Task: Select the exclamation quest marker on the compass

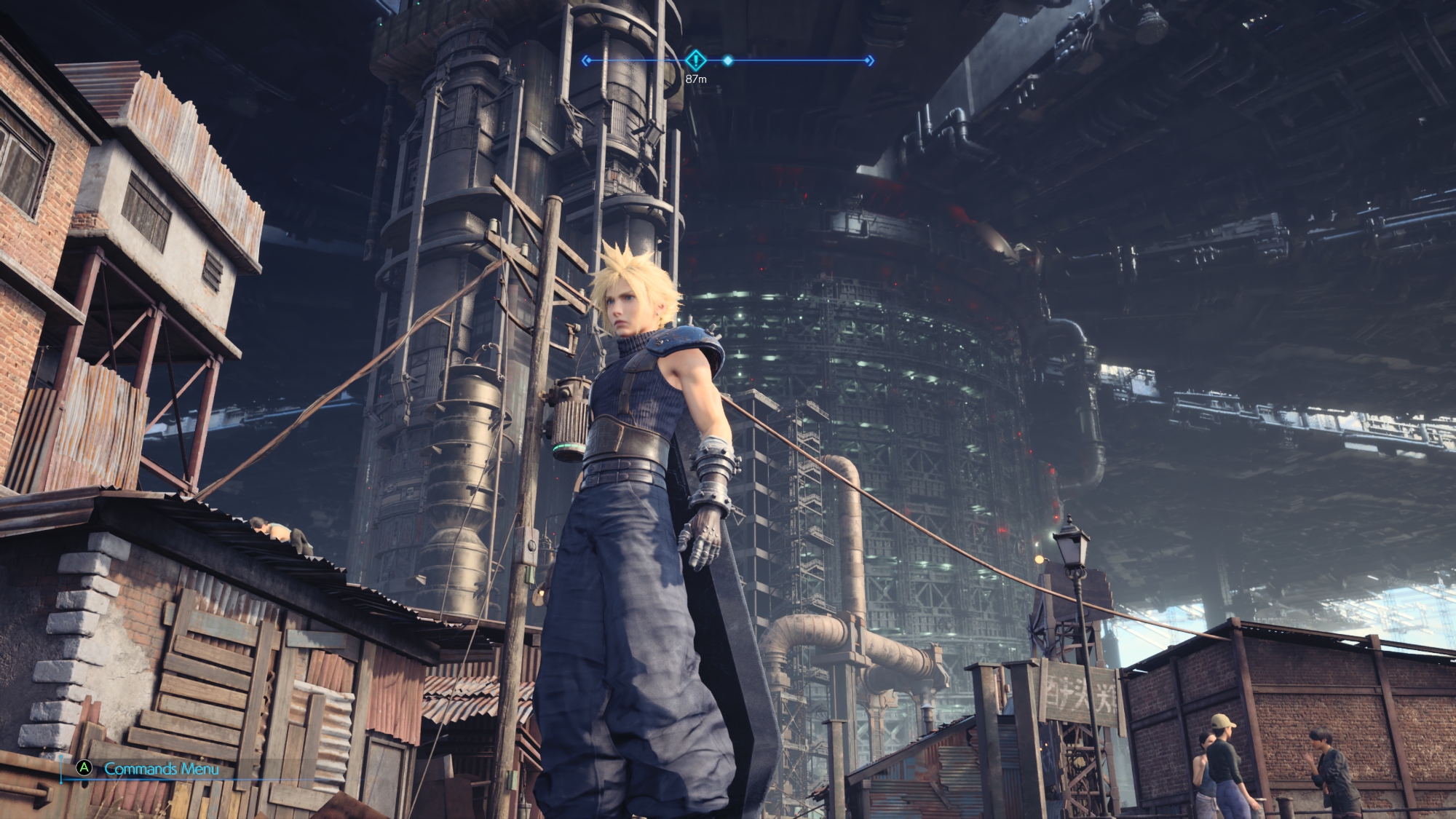Action: [x=696, y=60]
